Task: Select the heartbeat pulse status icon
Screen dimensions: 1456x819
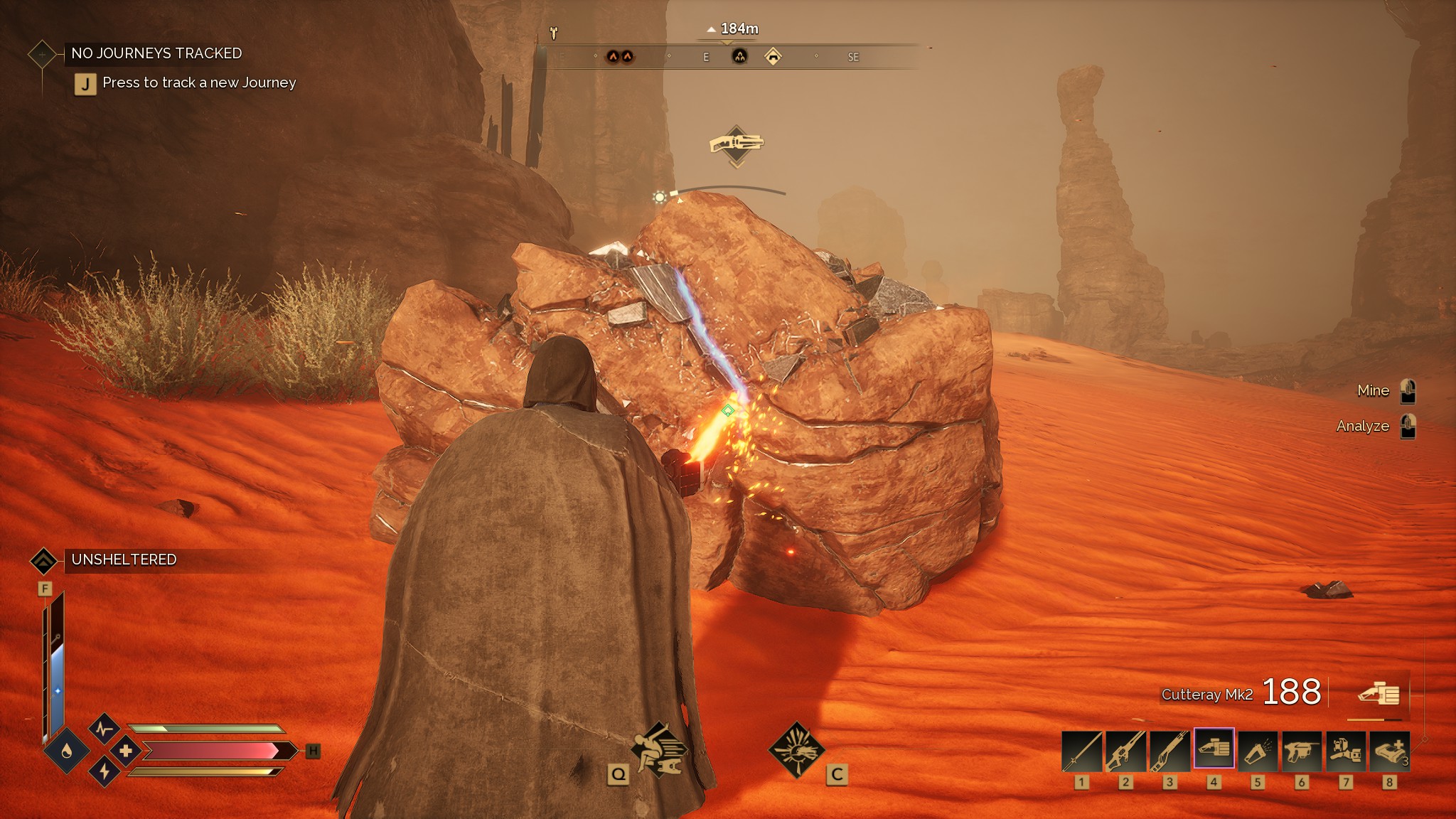Action: coord(105,729)
